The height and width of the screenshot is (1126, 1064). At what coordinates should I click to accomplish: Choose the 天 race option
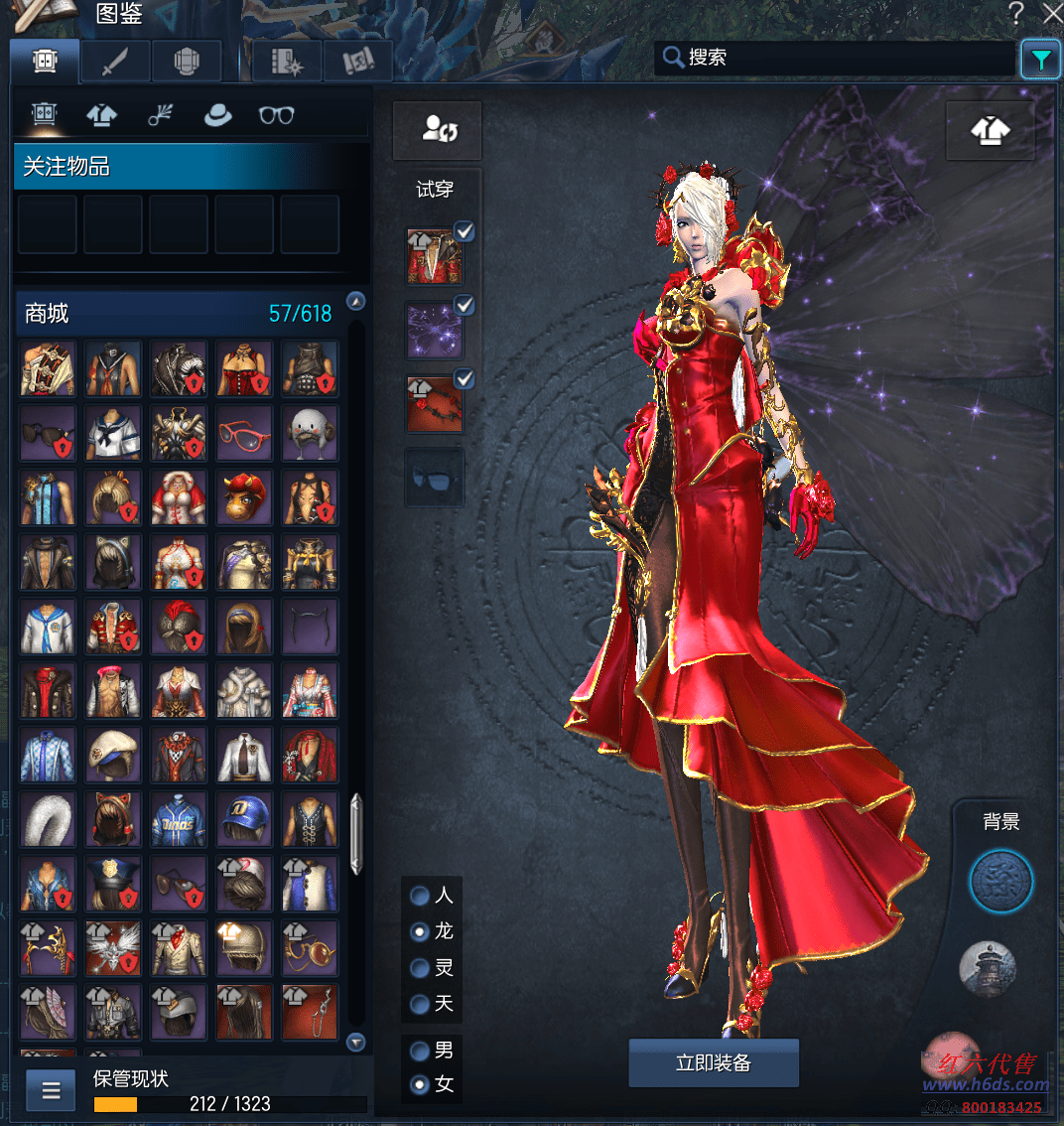(x=421, y=1004)
